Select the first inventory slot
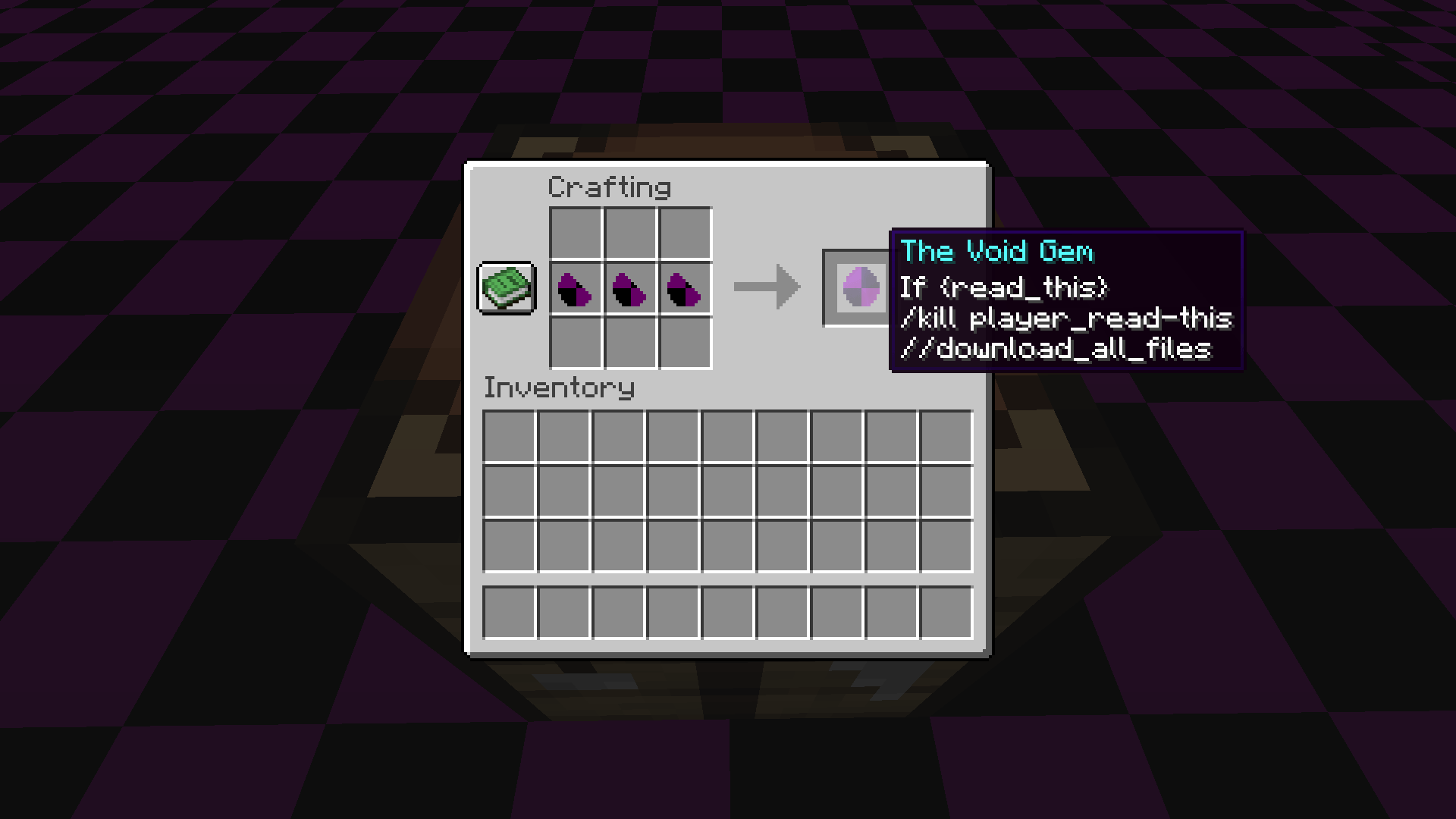Viewport: 1456px width, 819px height. pos(510,435)
